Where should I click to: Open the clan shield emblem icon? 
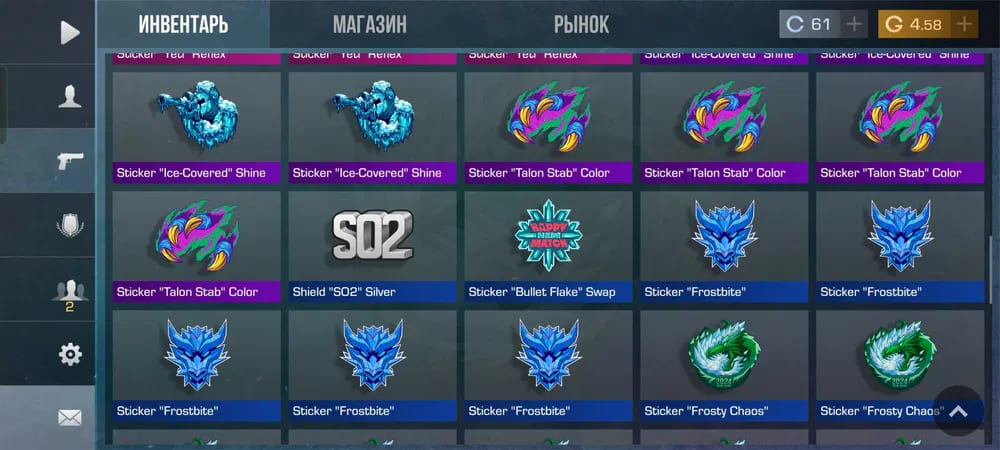coord(69,225)
